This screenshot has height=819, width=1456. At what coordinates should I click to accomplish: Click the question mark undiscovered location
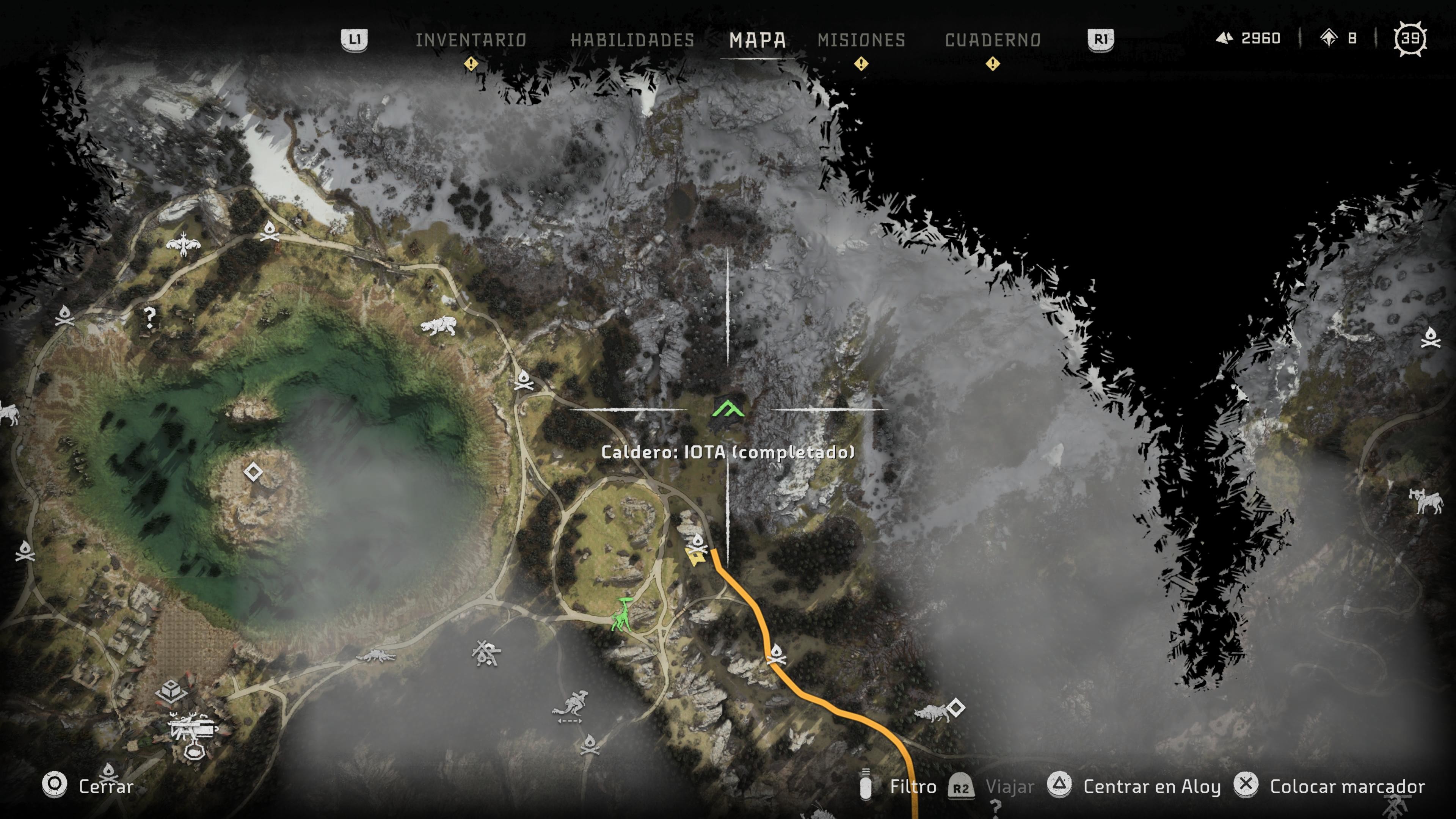click(149, 317)
